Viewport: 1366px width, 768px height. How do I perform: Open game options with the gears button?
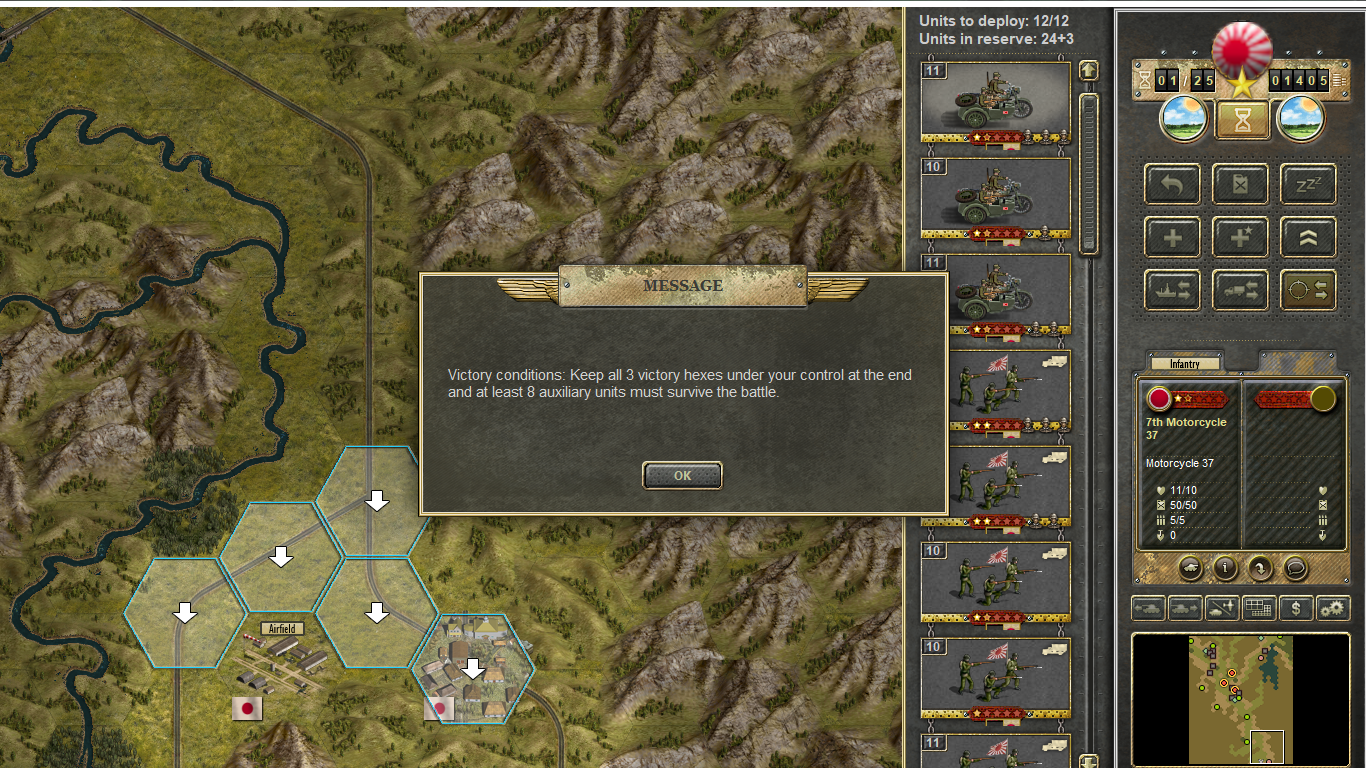tap(1331, 608)
